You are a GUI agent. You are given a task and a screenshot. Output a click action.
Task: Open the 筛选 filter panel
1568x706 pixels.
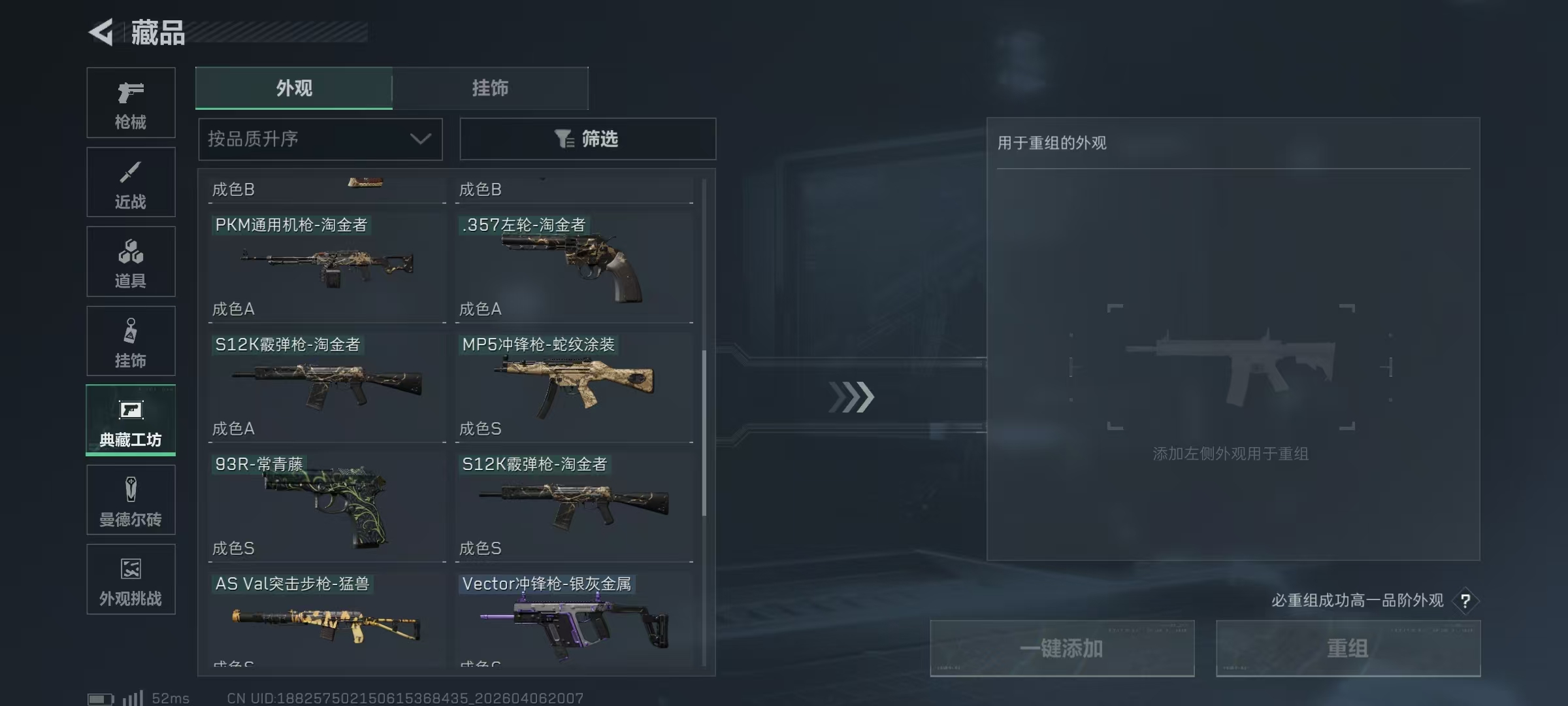coord(587,139)
